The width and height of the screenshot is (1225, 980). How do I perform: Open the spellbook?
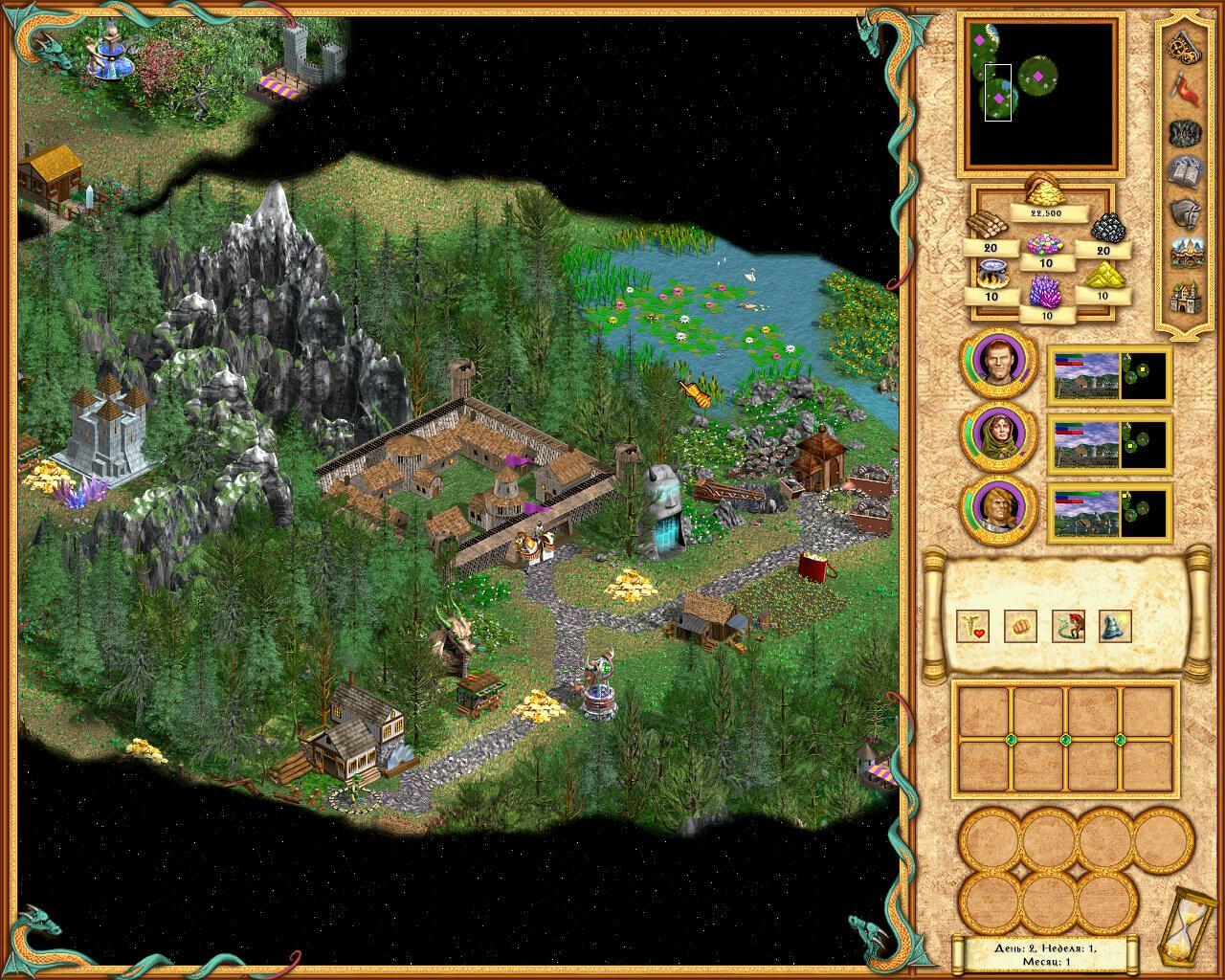1187,173
